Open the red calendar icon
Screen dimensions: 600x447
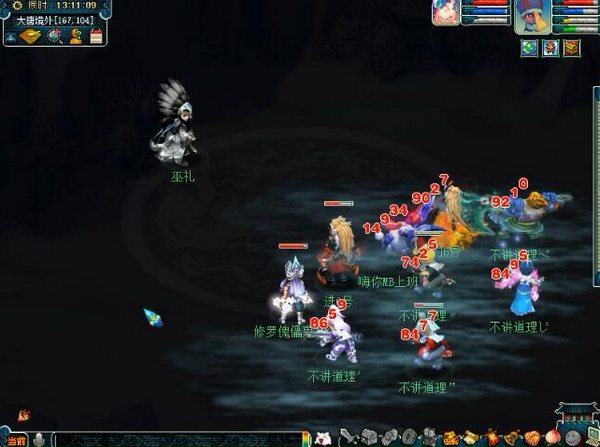click(96, 36)
